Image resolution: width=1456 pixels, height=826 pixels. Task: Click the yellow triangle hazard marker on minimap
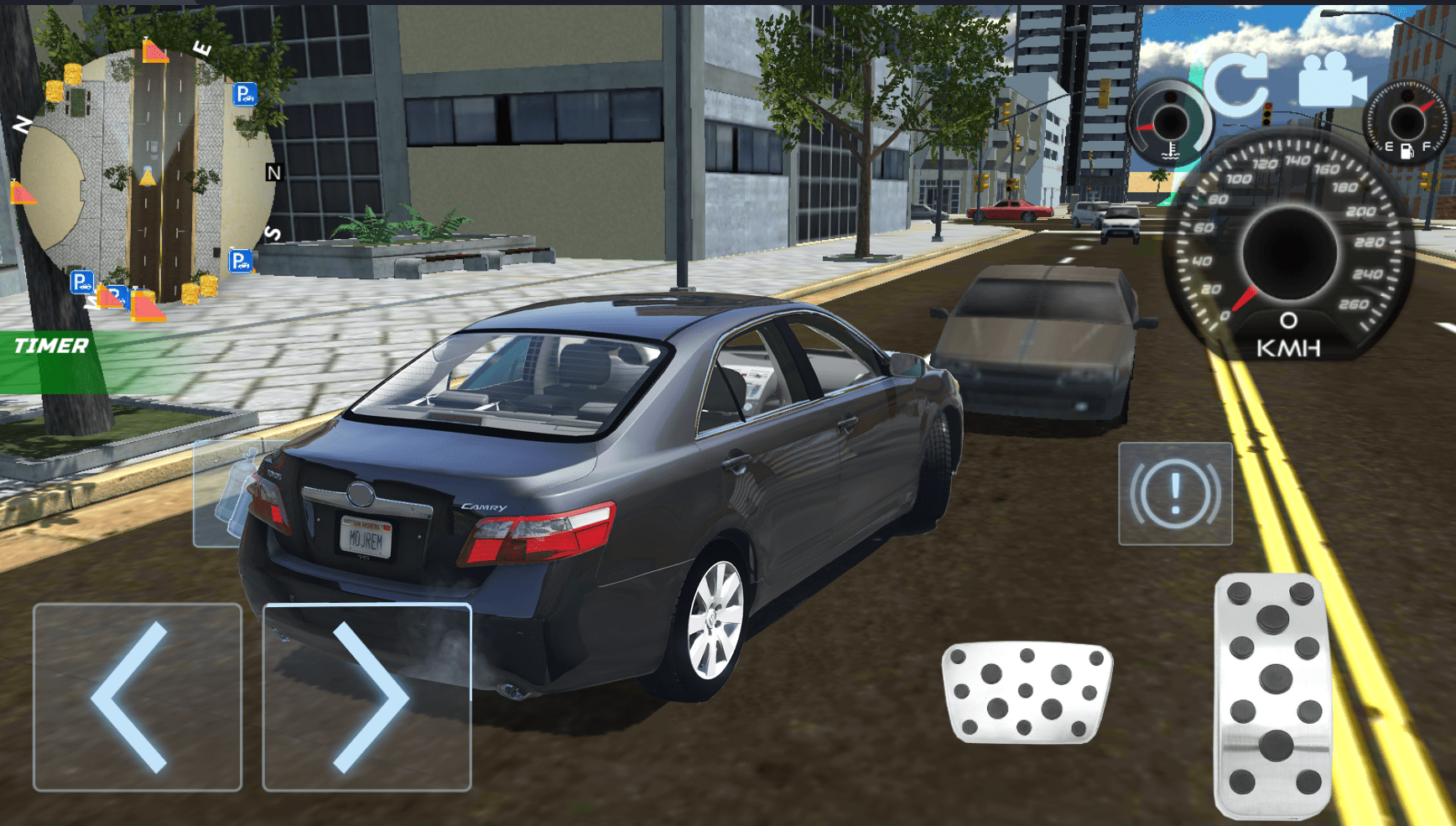point(149,177)
